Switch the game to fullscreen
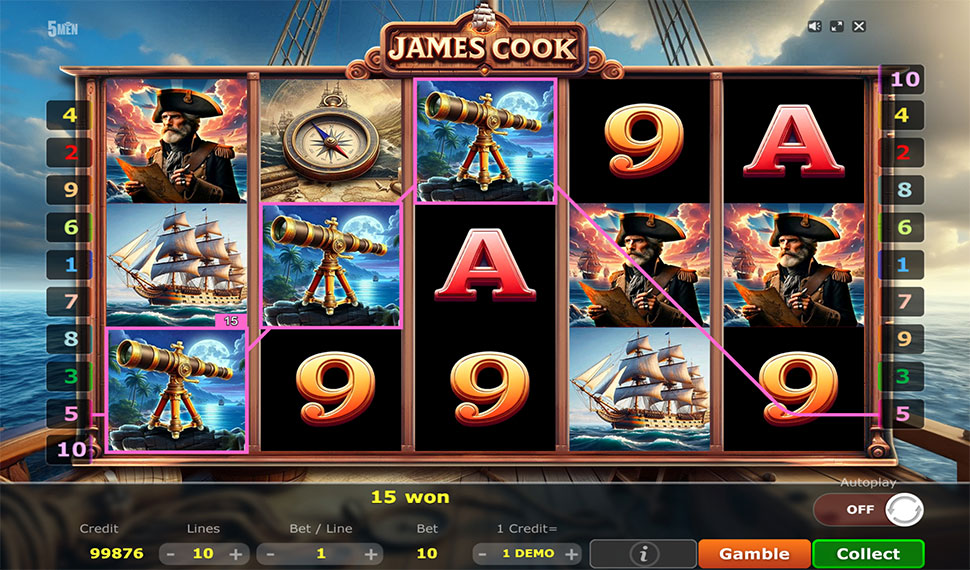The image size is (970, 570). click(837, 27)
